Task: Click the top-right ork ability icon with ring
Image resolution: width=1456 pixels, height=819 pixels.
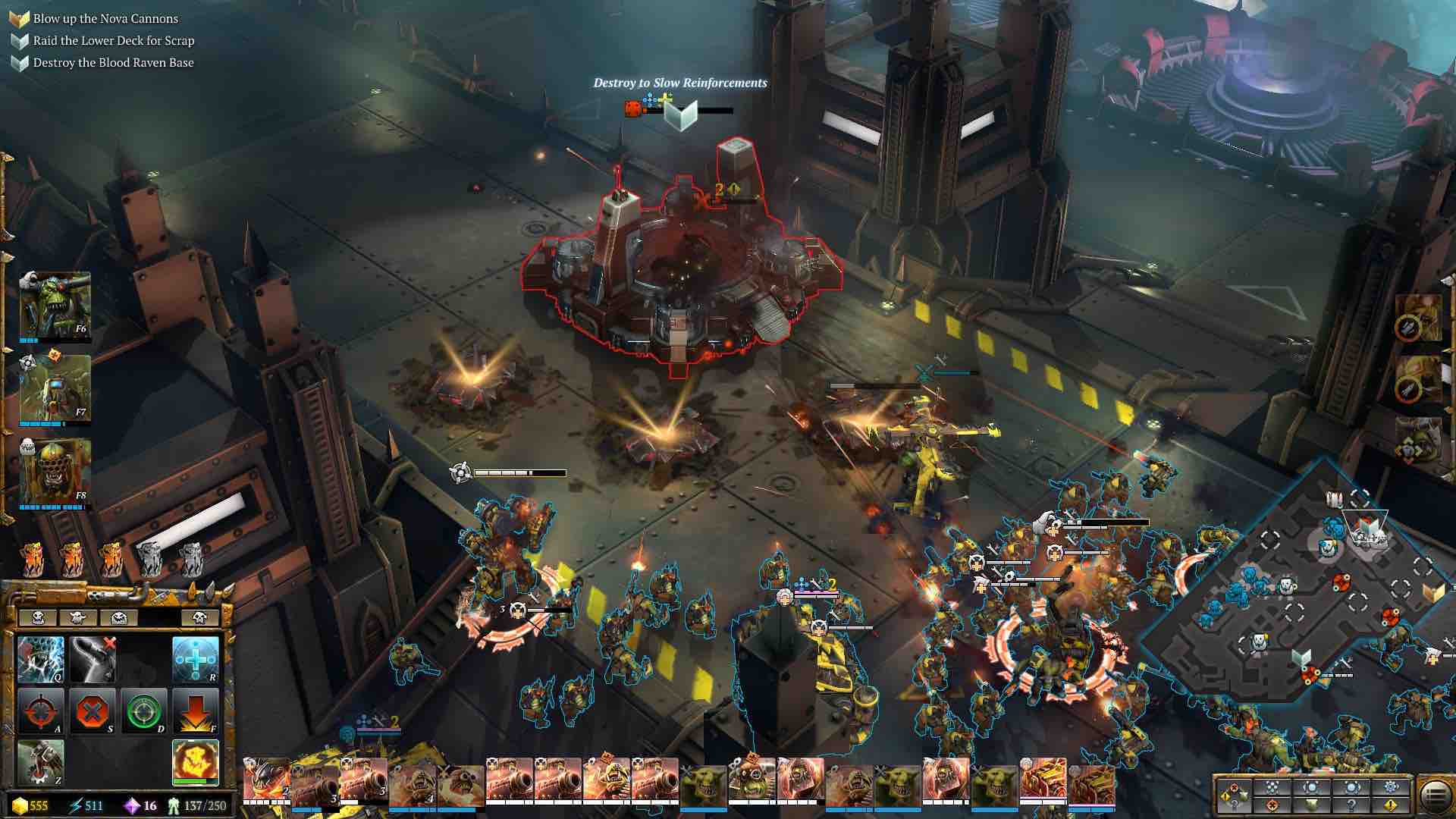Action: 1417,318
